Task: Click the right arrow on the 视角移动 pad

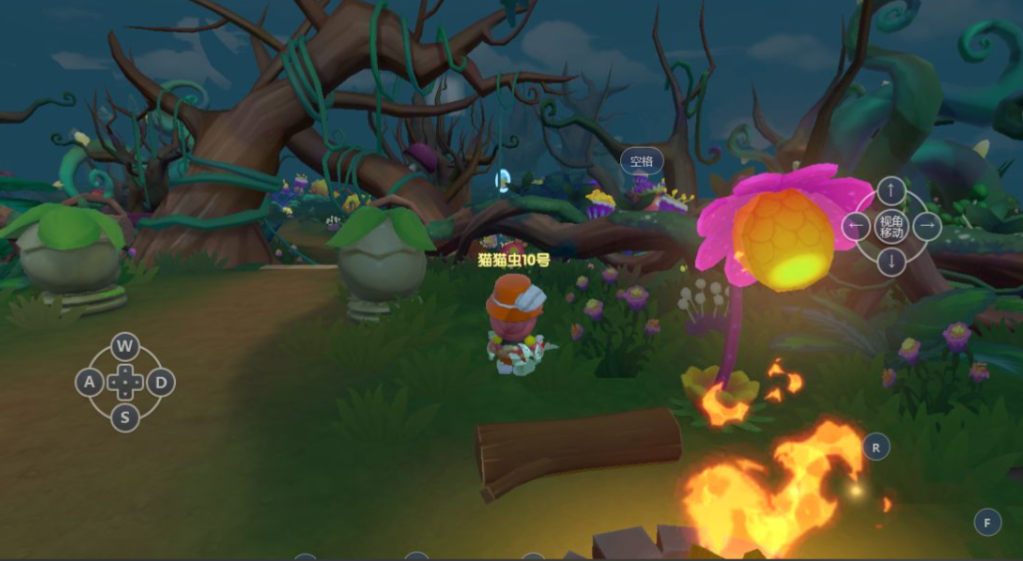Action: [x=927, y=226]
